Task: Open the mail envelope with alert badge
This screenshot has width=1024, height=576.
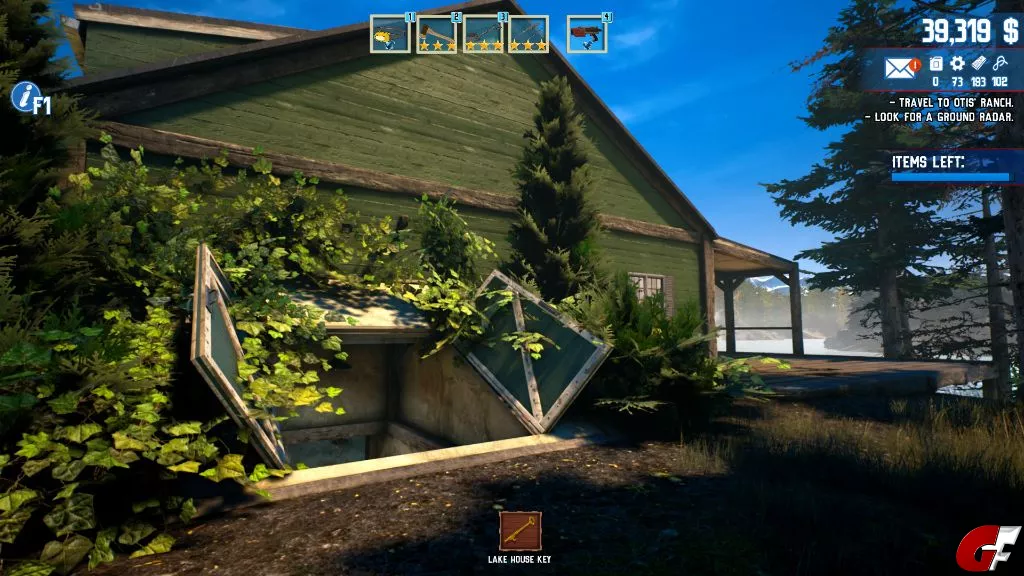Action: pos(901,68)
